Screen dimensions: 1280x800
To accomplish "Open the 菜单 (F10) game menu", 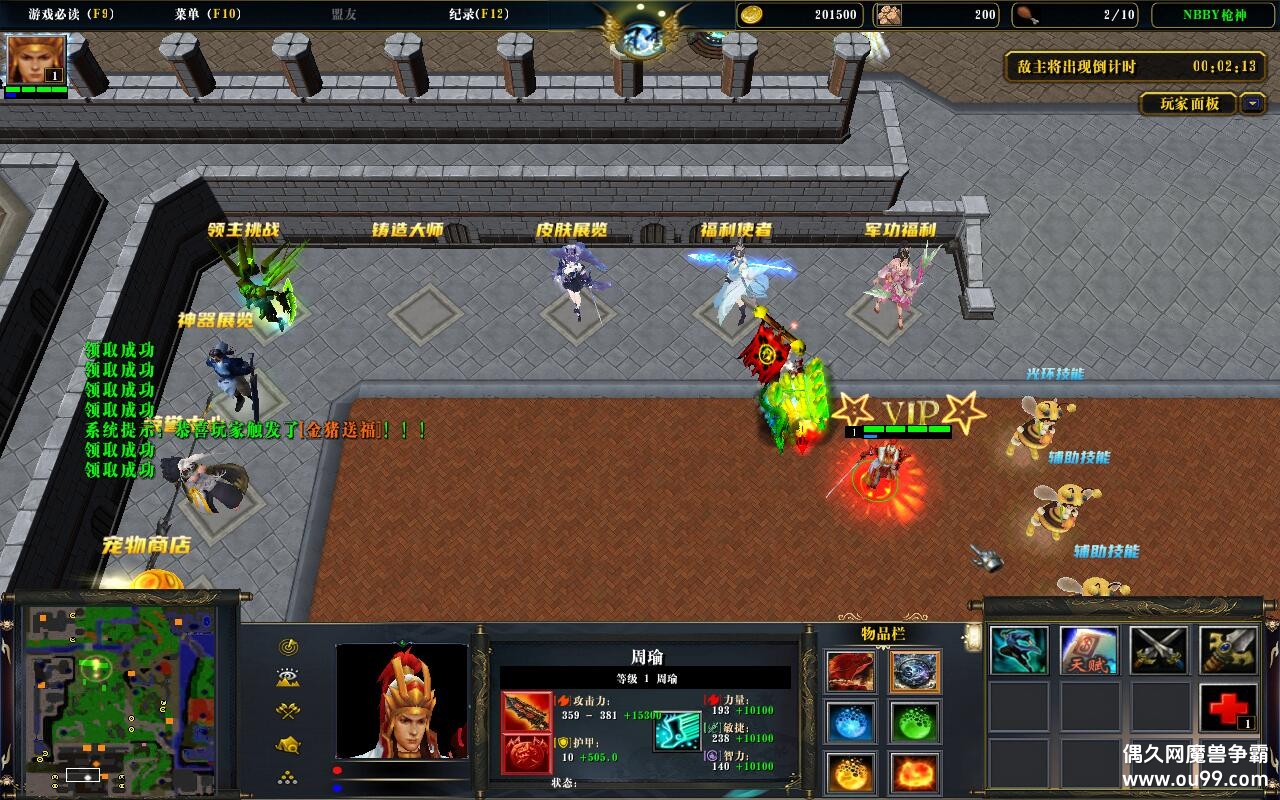I will point(208,14).
